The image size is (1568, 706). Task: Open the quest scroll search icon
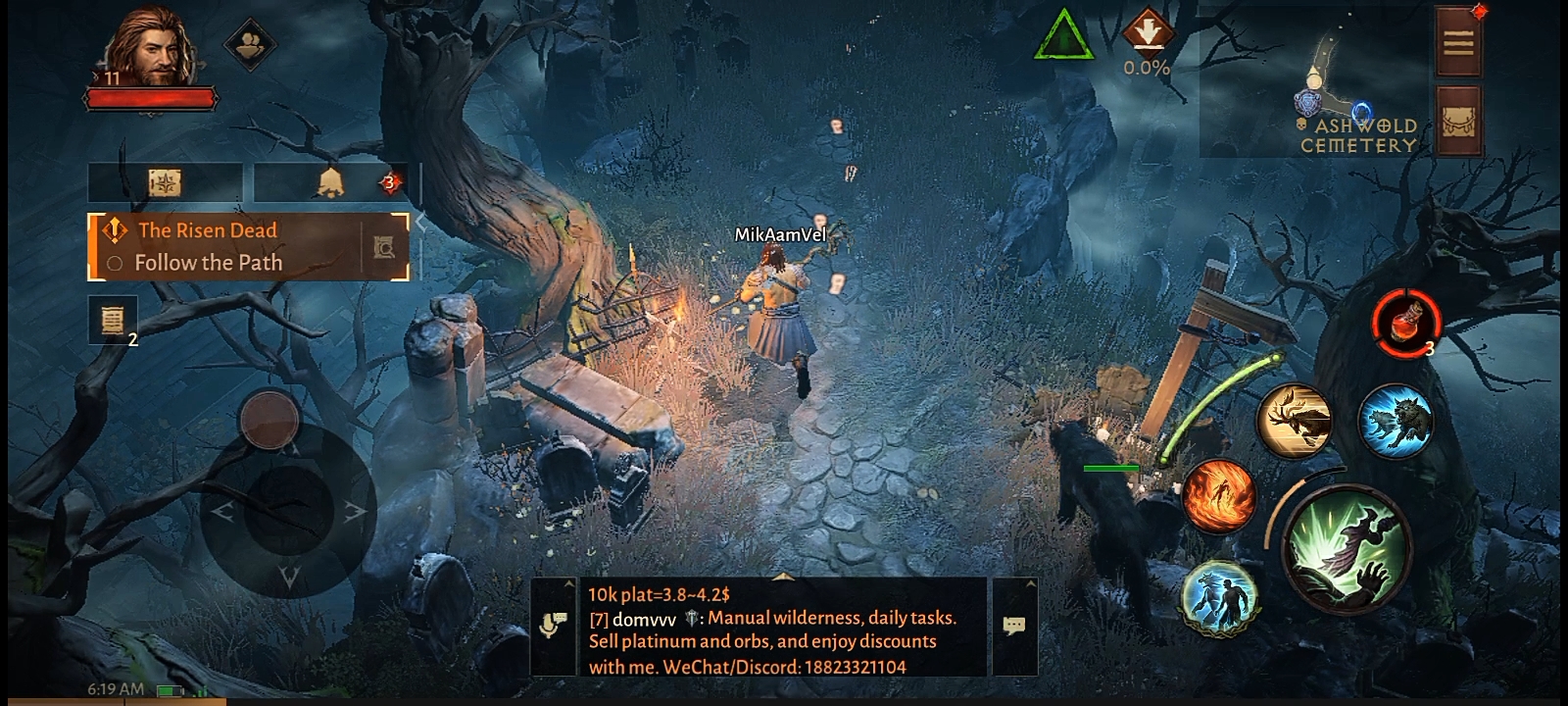pyautogui.click(x=385, y=247)
